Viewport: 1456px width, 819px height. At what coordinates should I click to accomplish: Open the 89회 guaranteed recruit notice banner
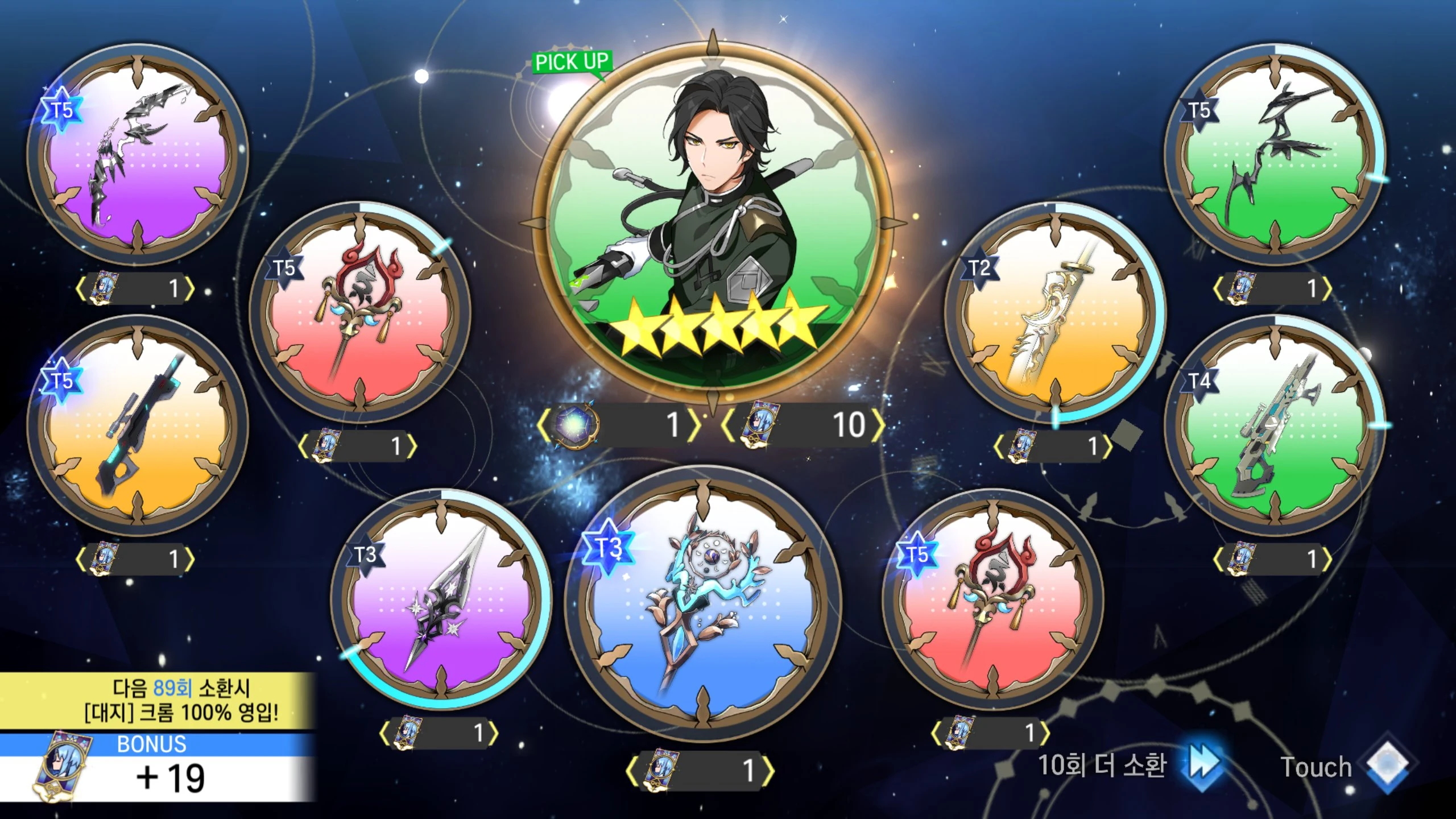[x=158, y=701]
